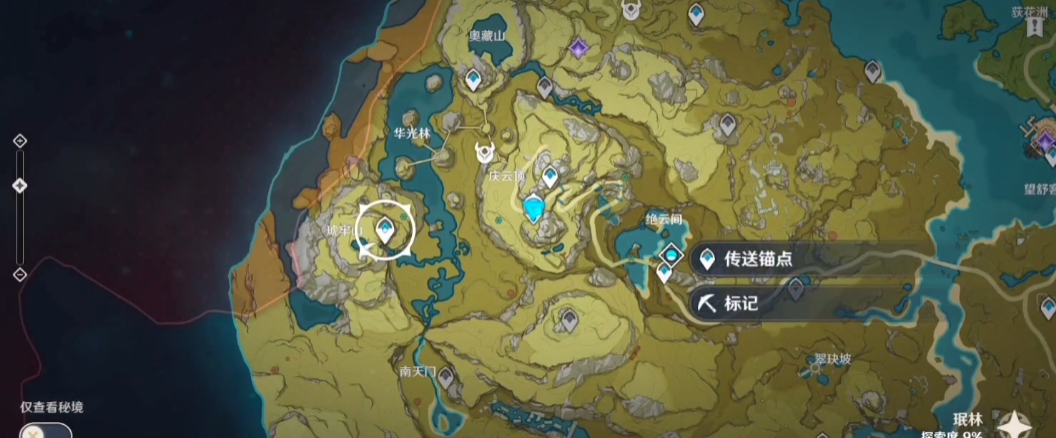Viewport: 1056px width, 438px height.
Task: Toggle the 仅查看秘境 domains-only switch
Action: pyautogui.click(x=45, y=430)
